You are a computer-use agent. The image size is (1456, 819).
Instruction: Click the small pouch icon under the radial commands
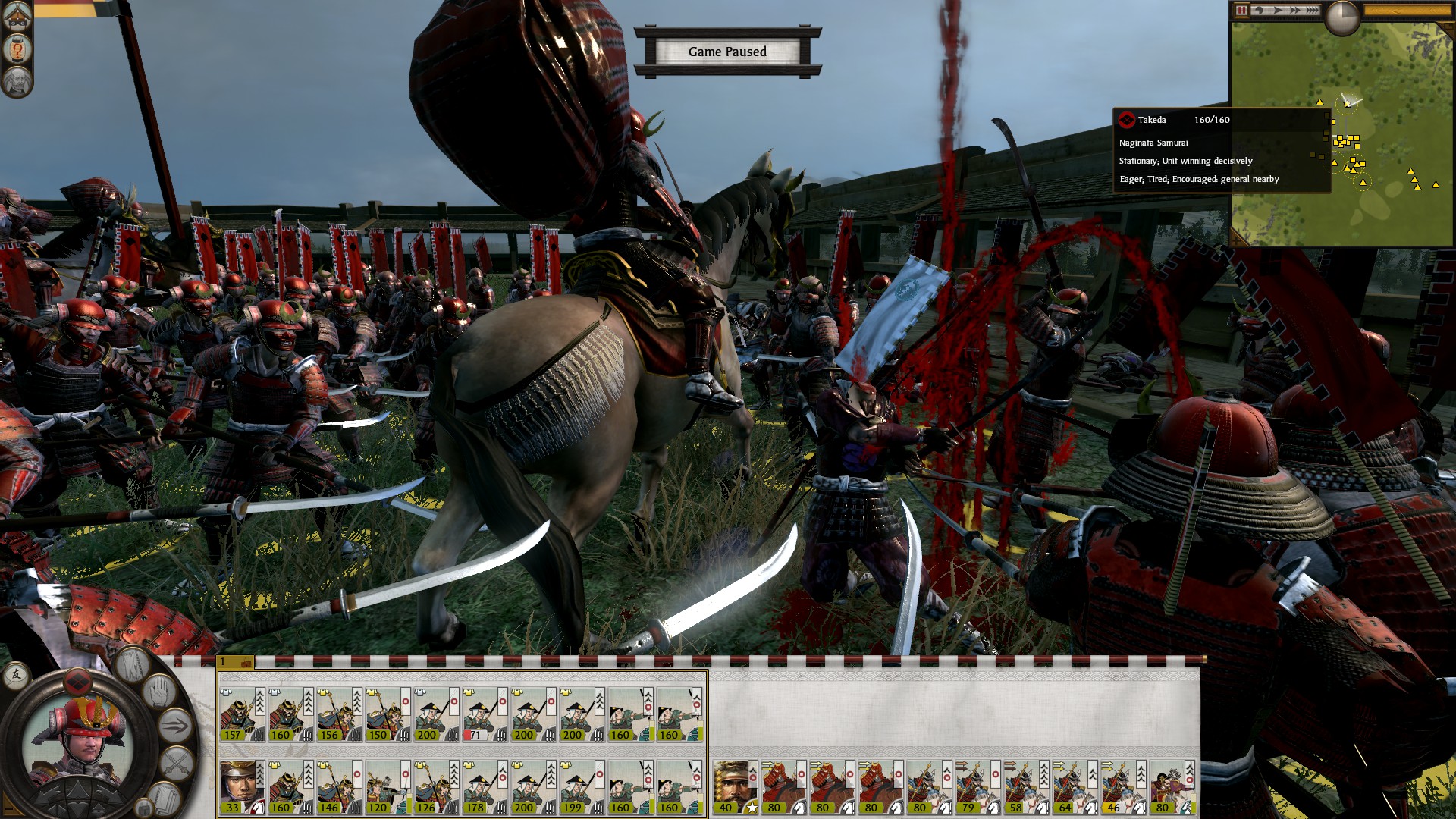point(143,808)
